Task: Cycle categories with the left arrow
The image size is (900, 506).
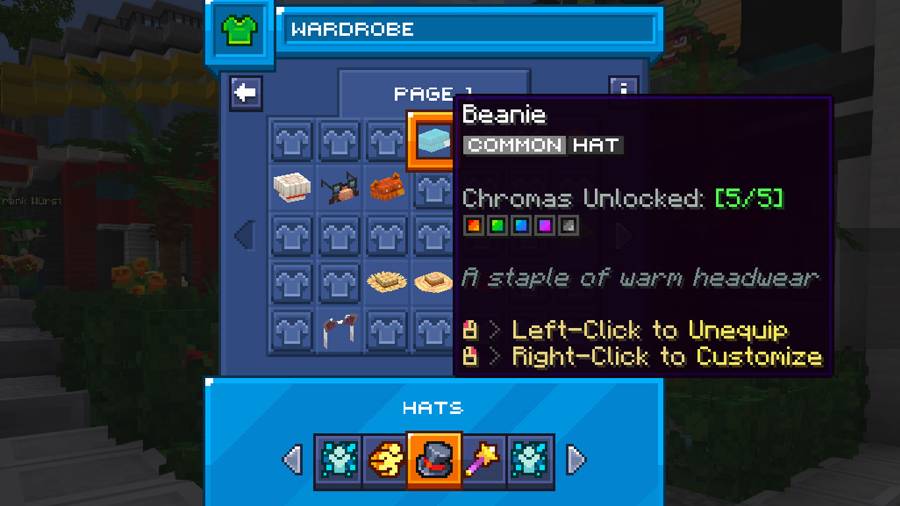Action: (292, 460)
